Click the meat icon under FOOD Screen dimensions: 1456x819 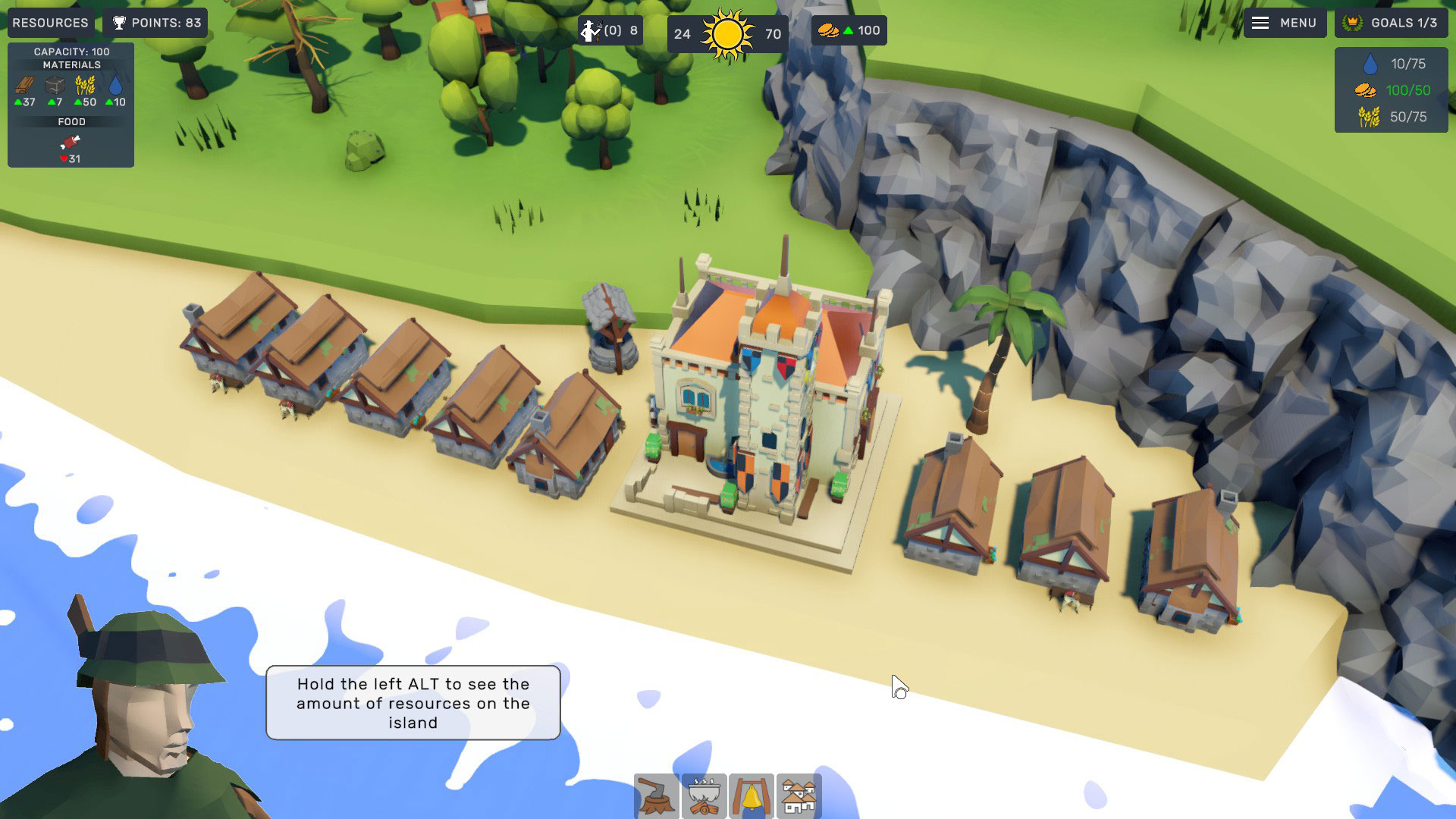click(x=69, y=144)
